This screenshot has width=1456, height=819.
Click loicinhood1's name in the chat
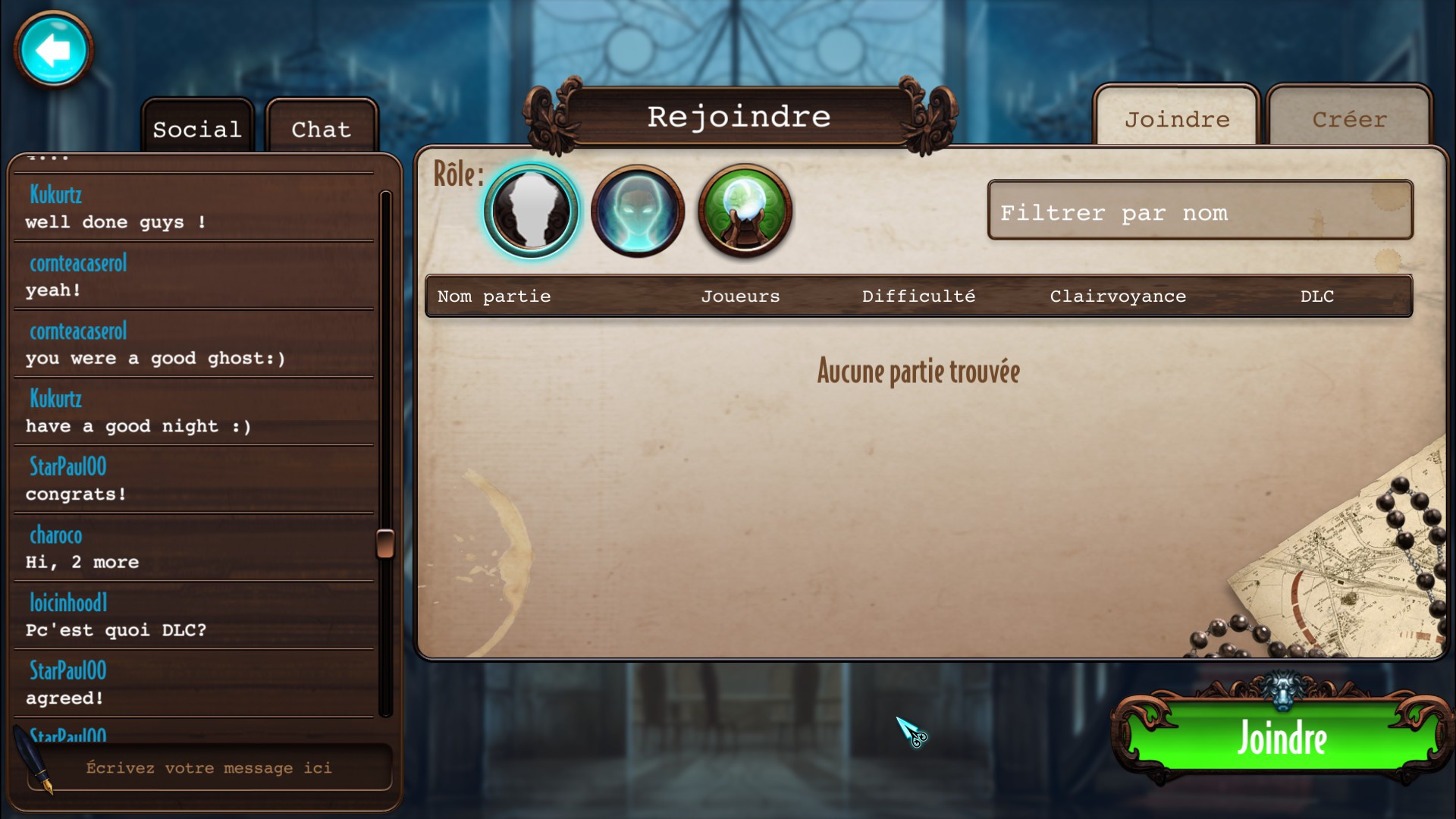pos(68,603)
